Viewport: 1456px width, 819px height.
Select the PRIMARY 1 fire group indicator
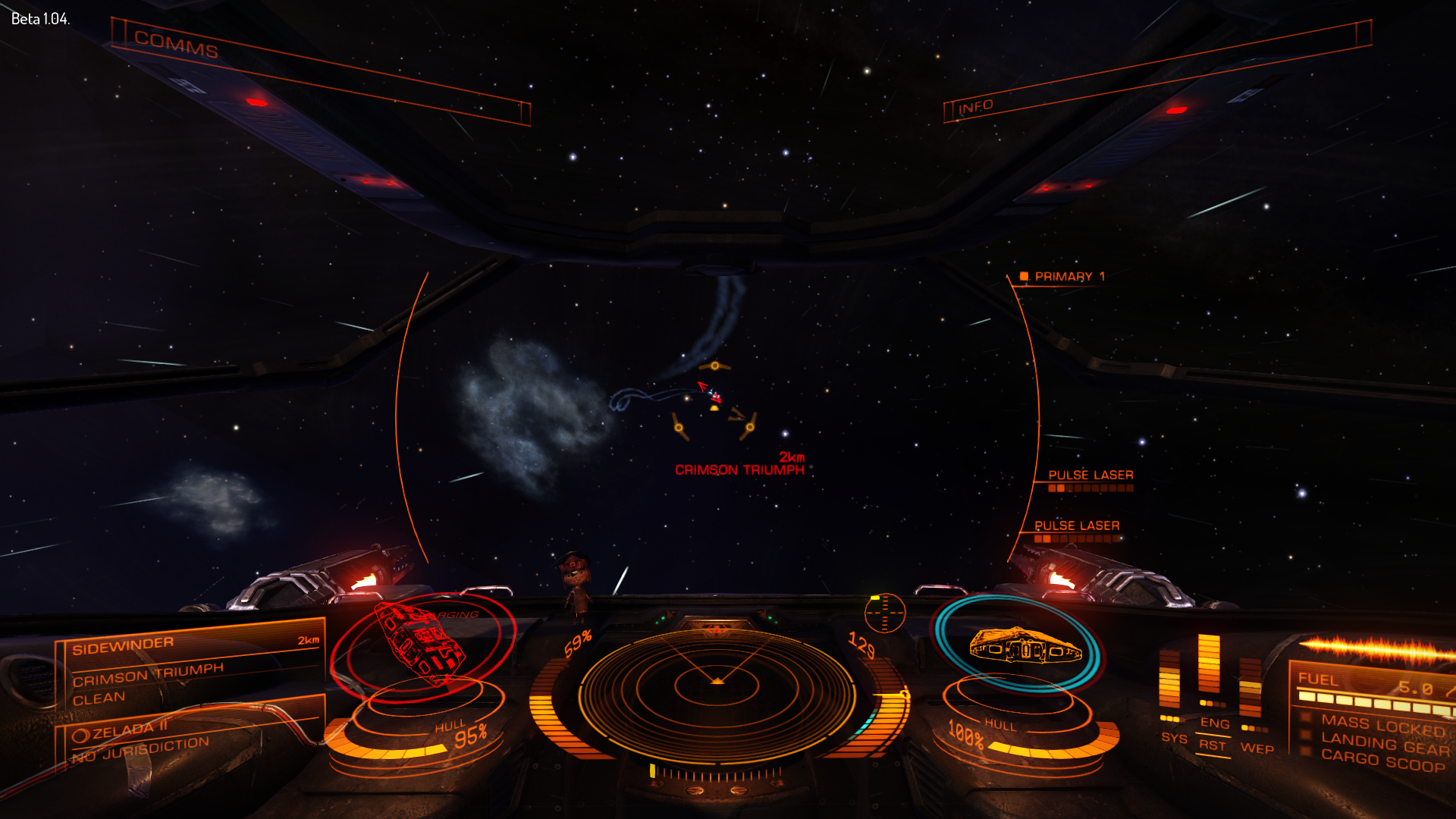pyautogui.click(x=1063, y=277)
